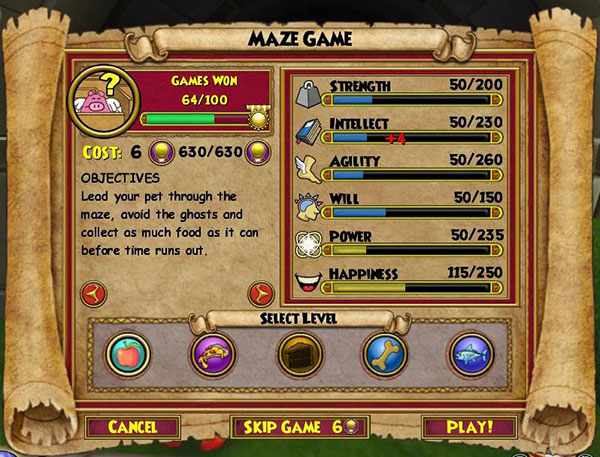The image size is (600, 457).
Task: Select the red apple level
Action: [x=128, y=354]
